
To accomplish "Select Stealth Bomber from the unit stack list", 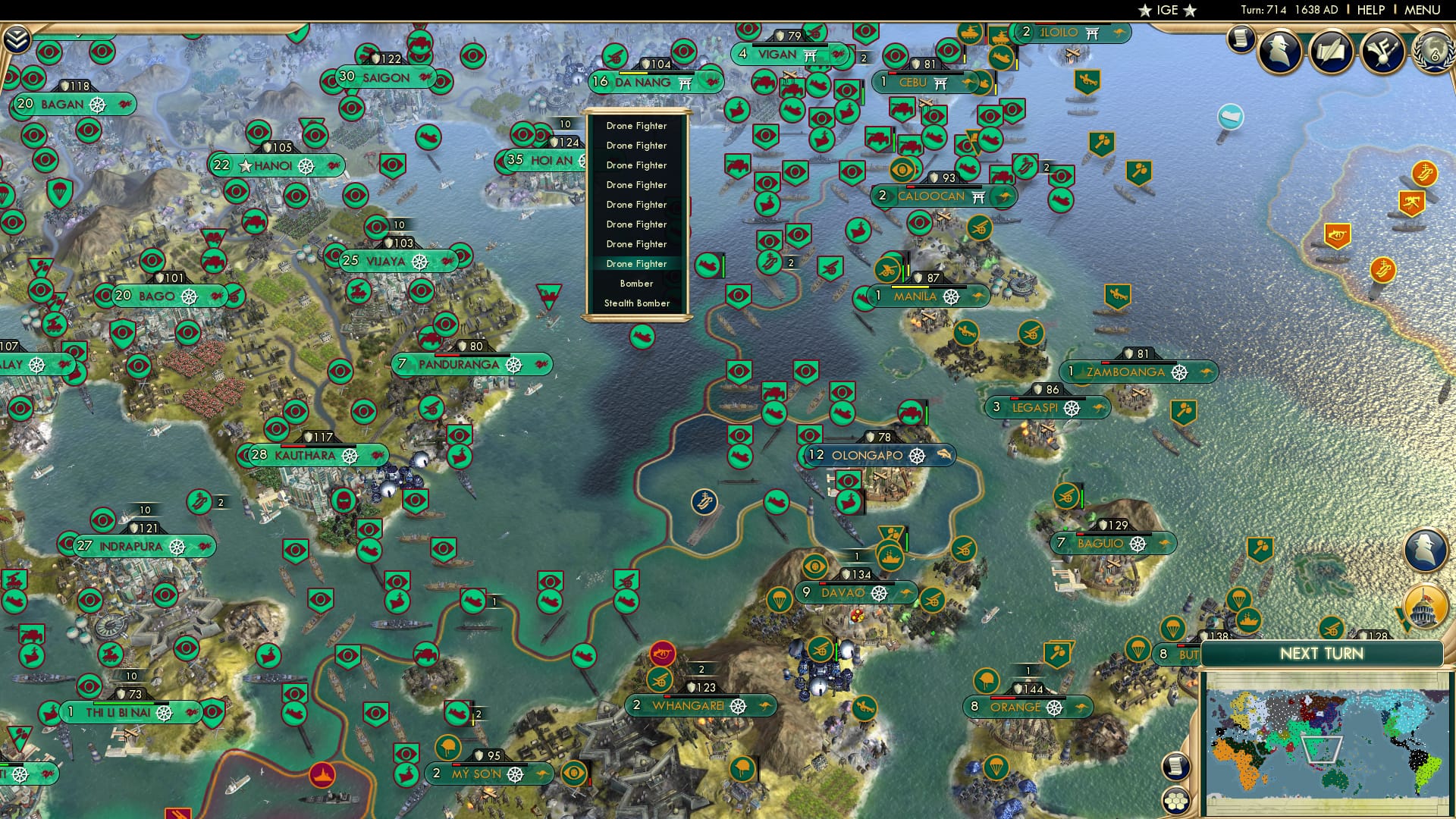I will pyautogui.click(x=638, y=303).
